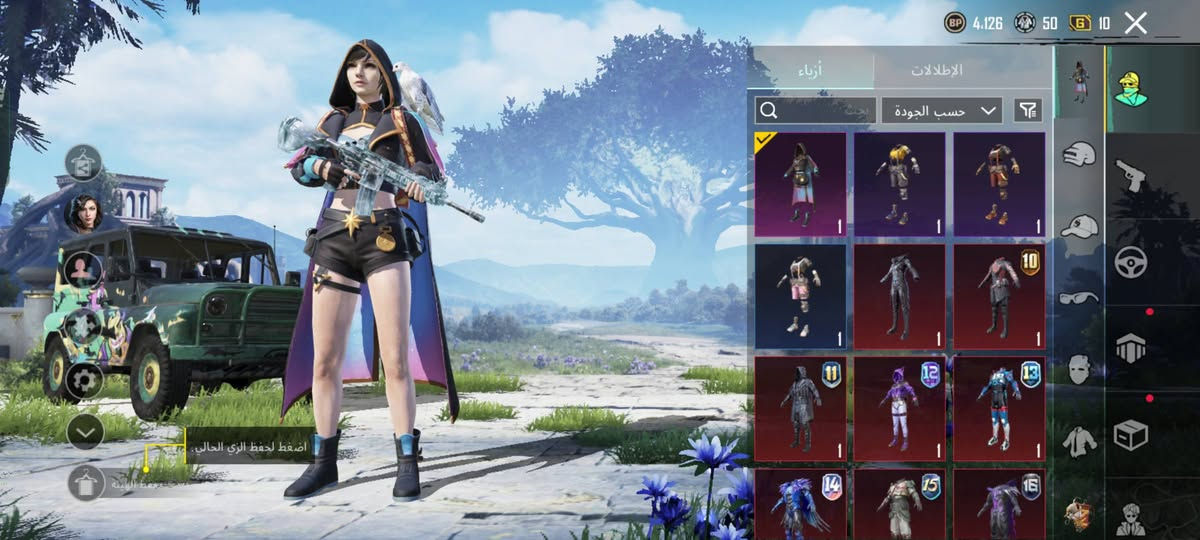Image resolution: width=1200 pixels, height=540 pixels.
Task: Expand the down-arrow chevron button
Action: 85,431
